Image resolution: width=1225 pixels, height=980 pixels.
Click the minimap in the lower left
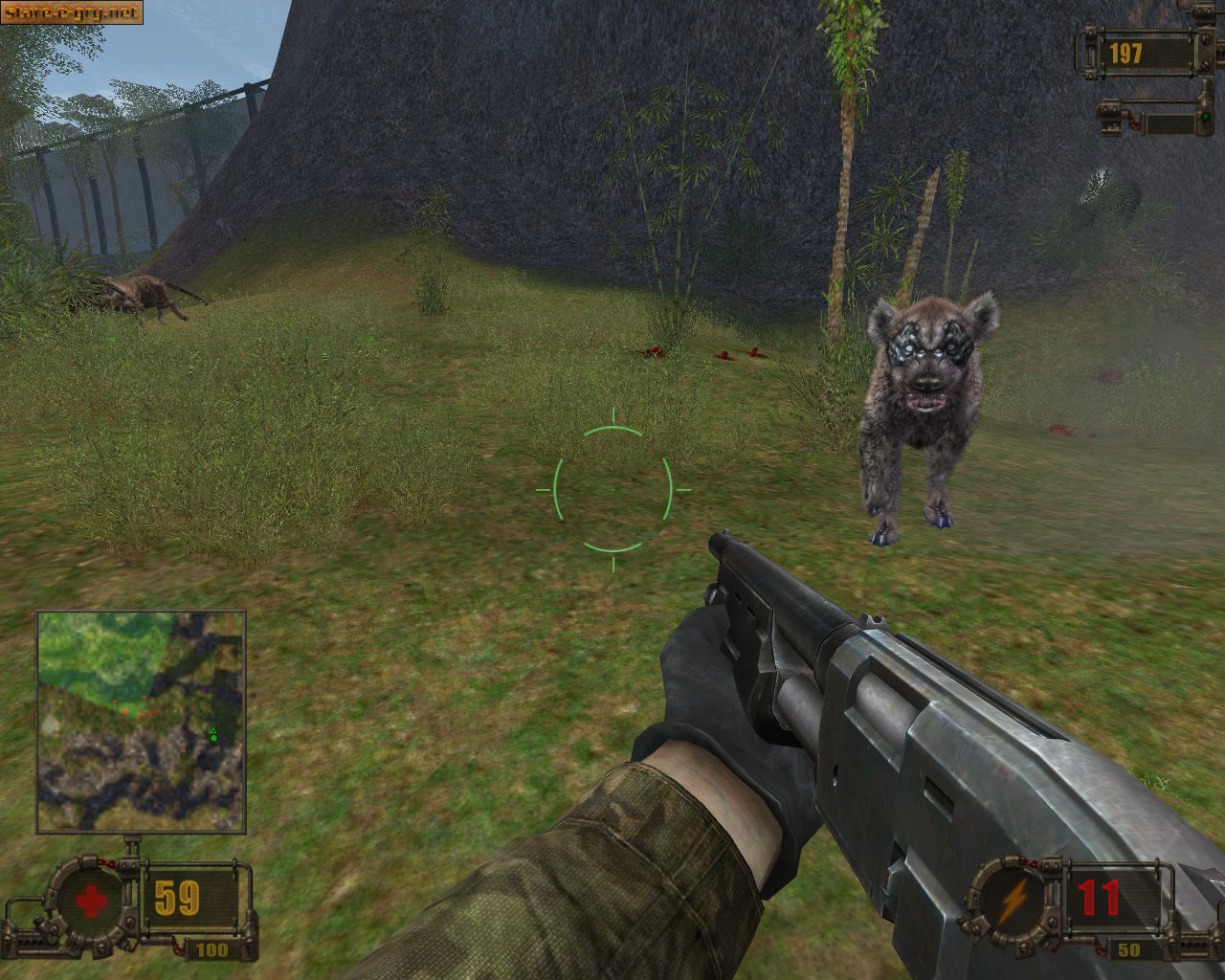pyautogui.click(x=141, y=722)
